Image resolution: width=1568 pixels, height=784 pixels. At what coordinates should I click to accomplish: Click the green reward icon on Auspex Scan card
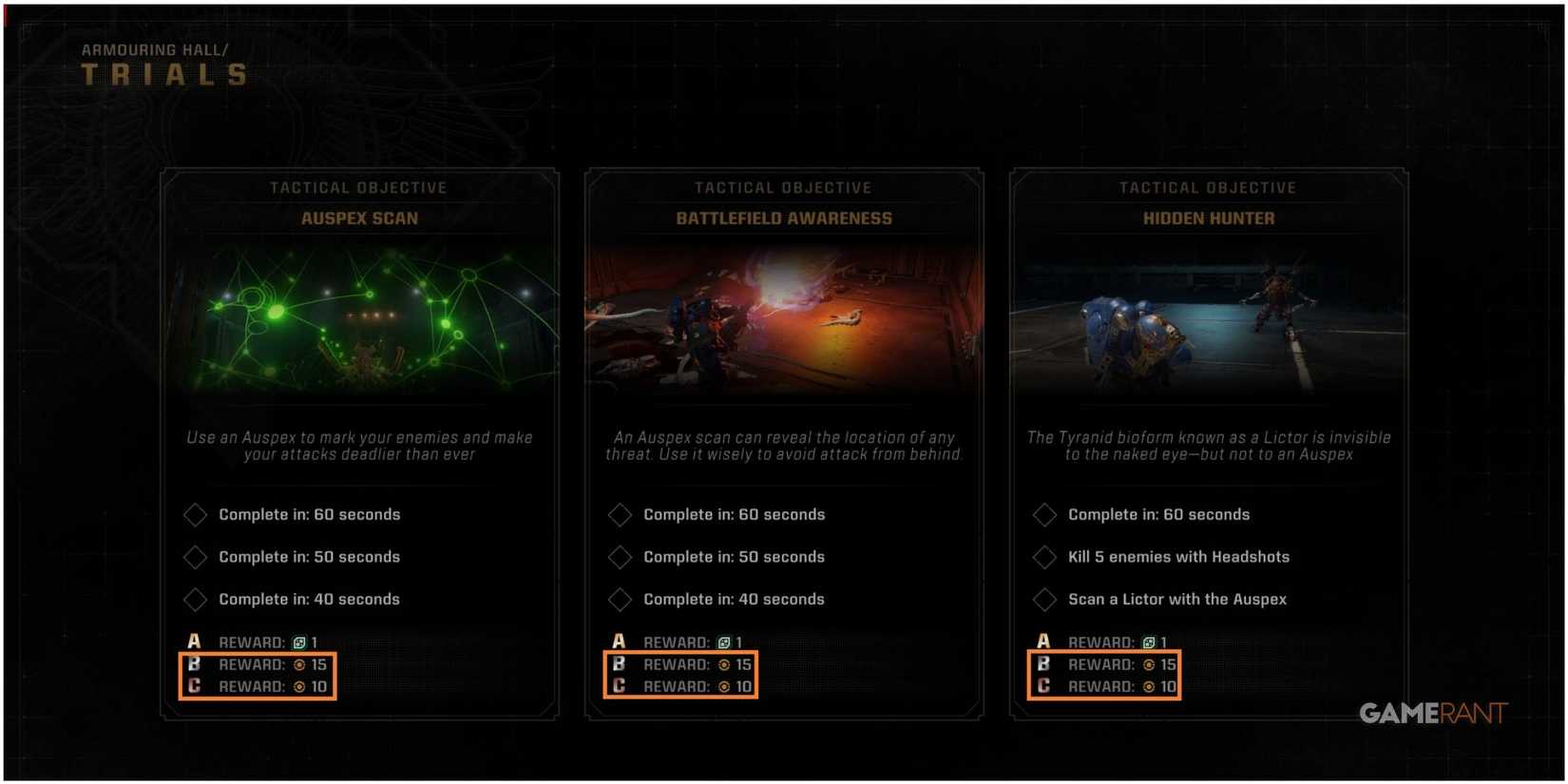click(300, 642)
